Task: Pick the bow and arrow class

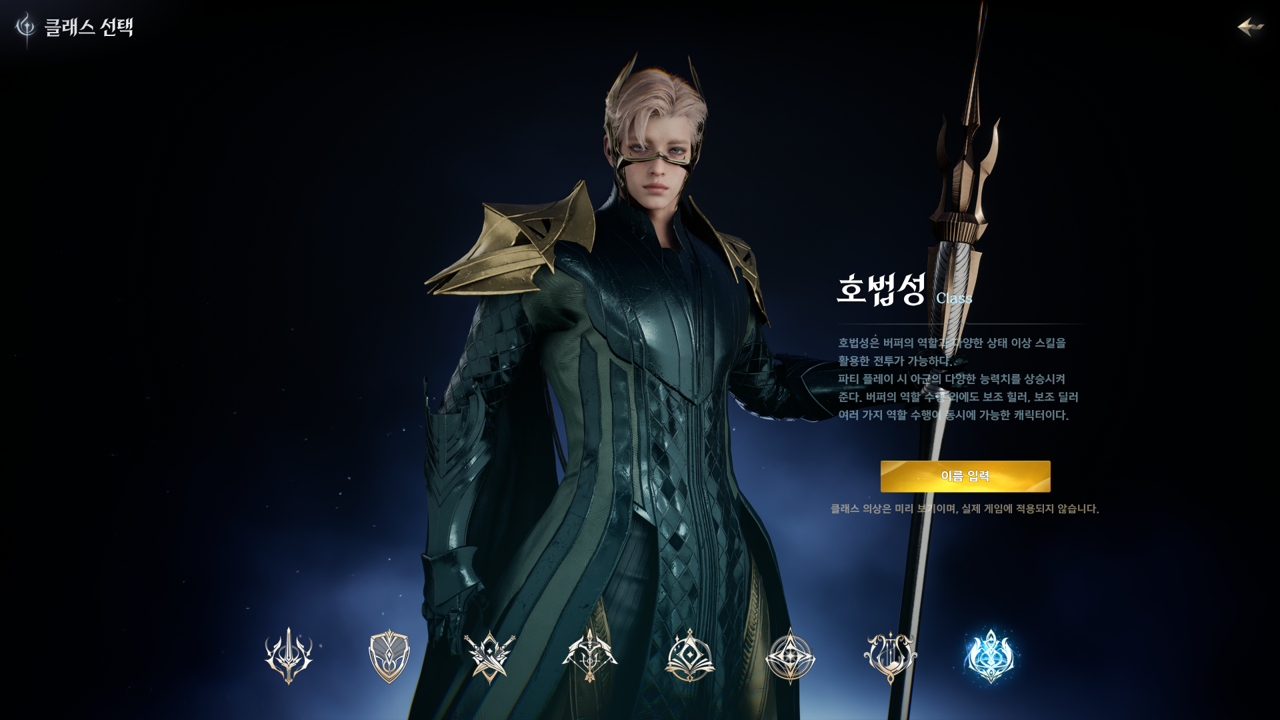Action: coord(590,656)
